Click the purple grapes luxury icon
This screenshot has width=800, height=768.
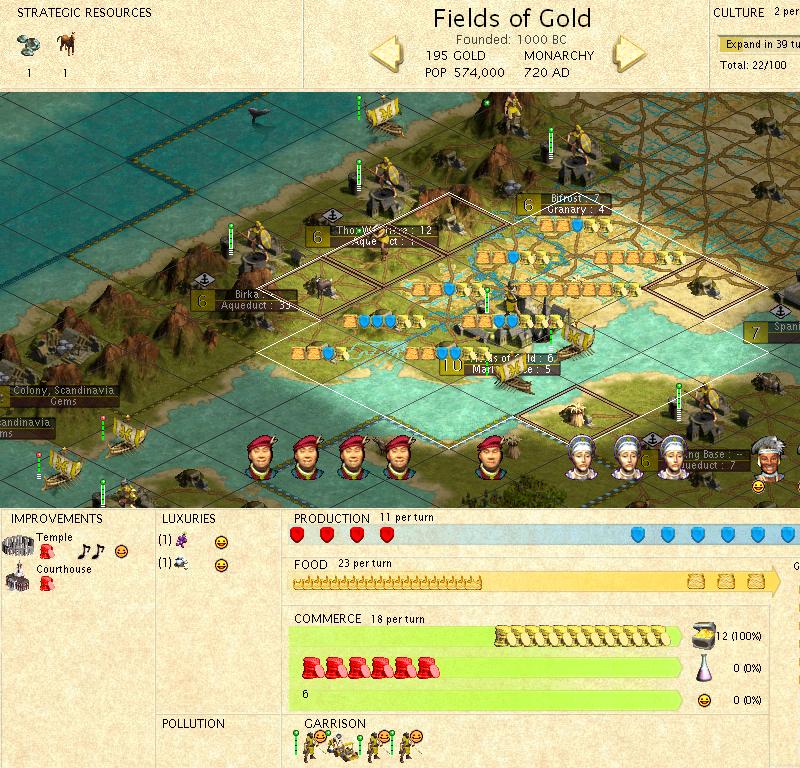(181, 540)
